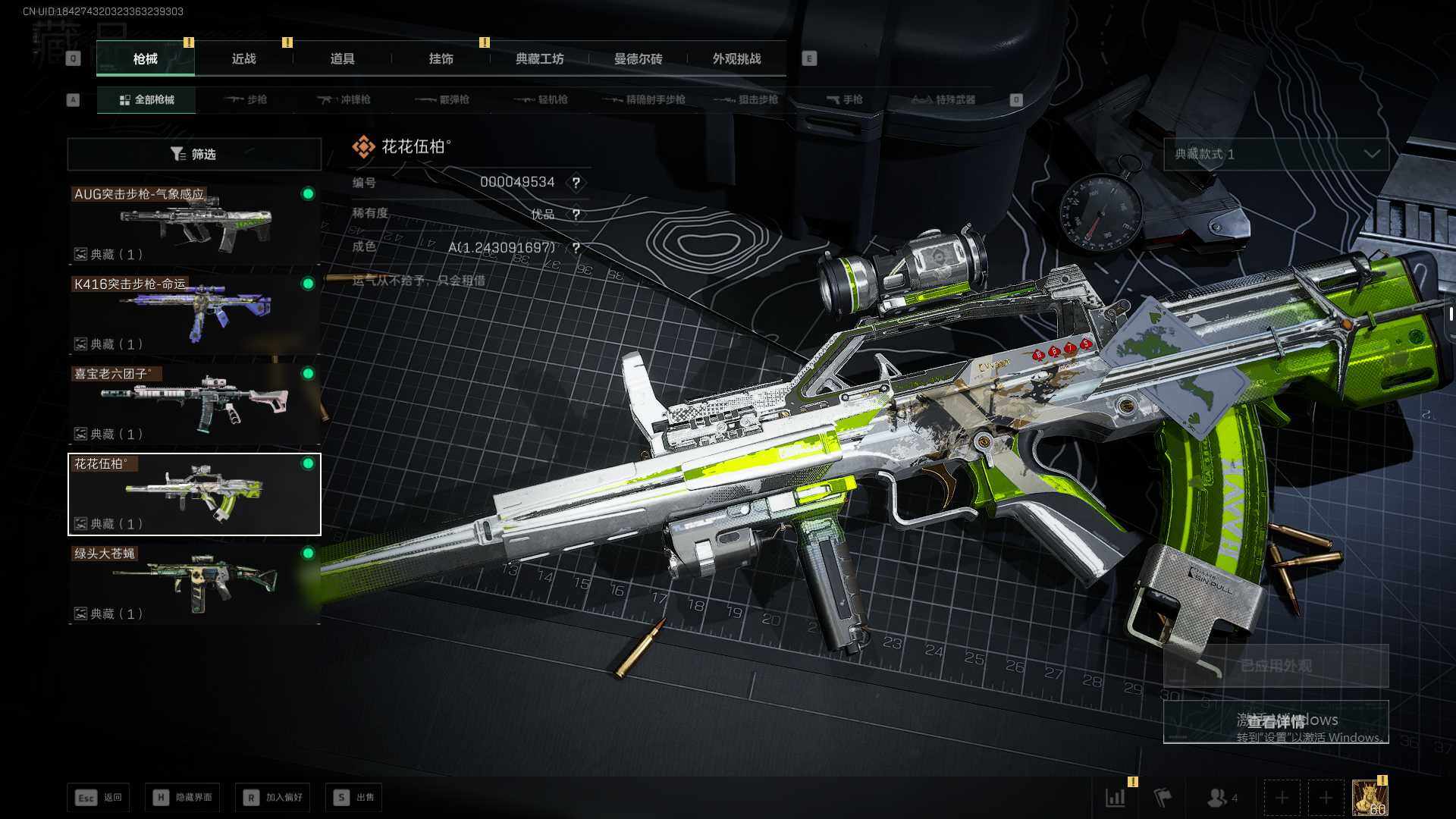This screenshot has height=819, width=1456.
Task: Open the 道具 tab
Action: pos(342,59)
